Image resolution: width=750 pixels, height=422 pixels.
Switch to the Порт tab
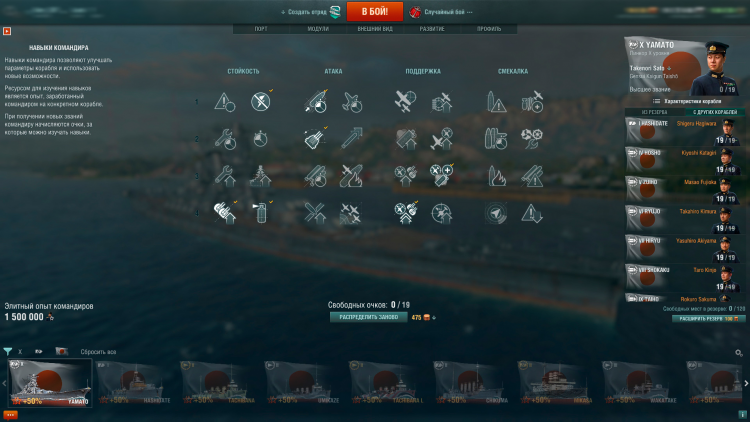tap(261, 29)
